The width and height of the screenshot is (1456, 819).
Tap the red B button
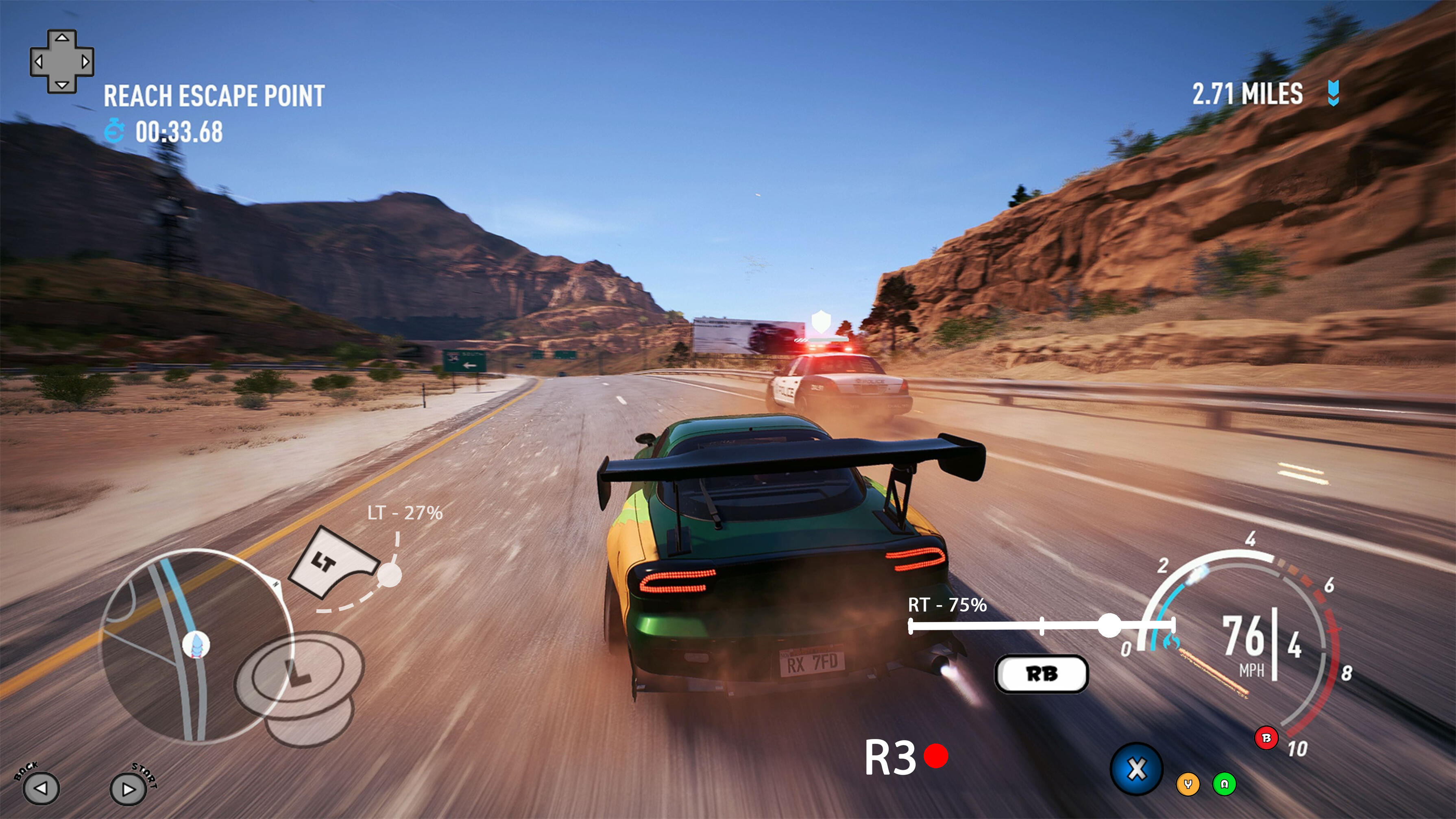pos(1266,738)
